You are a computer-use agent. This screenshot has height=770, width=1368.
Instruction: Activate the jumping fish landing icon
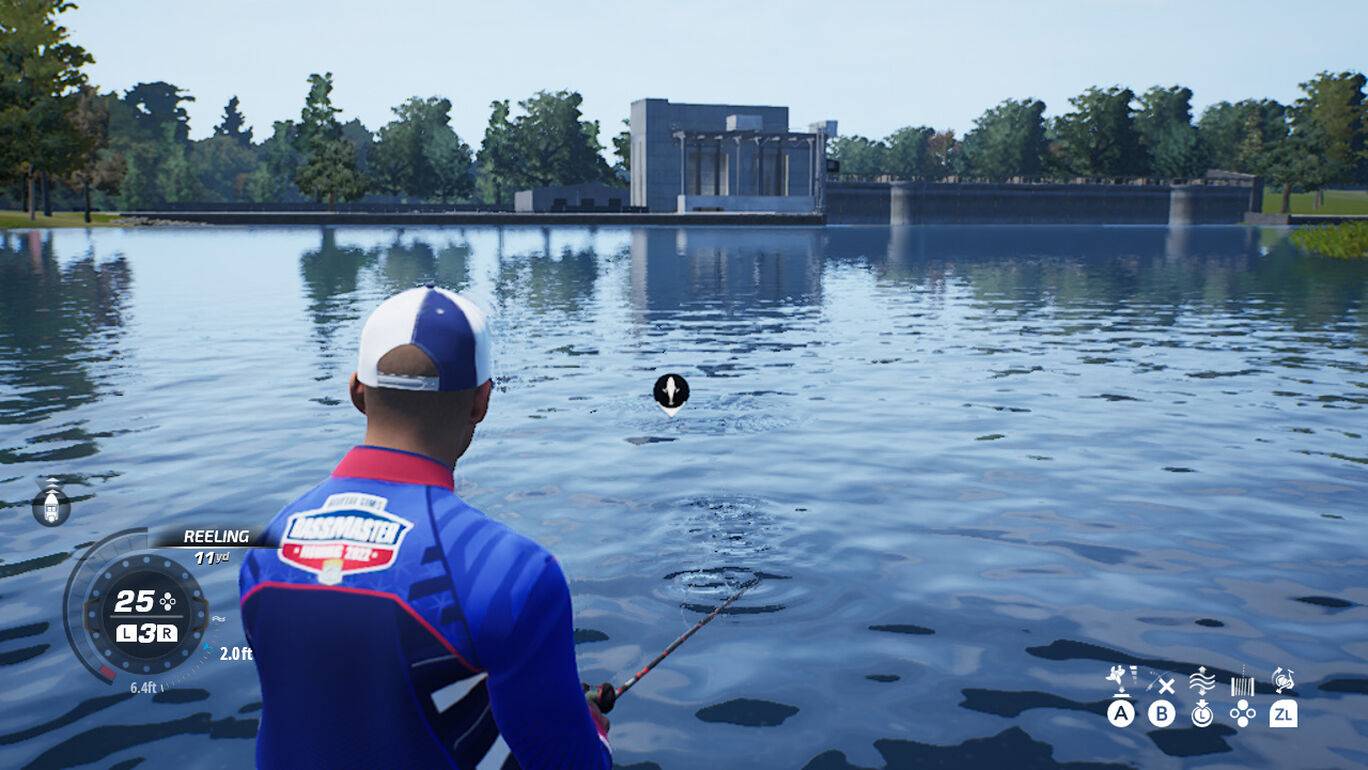pos(1119,680)
